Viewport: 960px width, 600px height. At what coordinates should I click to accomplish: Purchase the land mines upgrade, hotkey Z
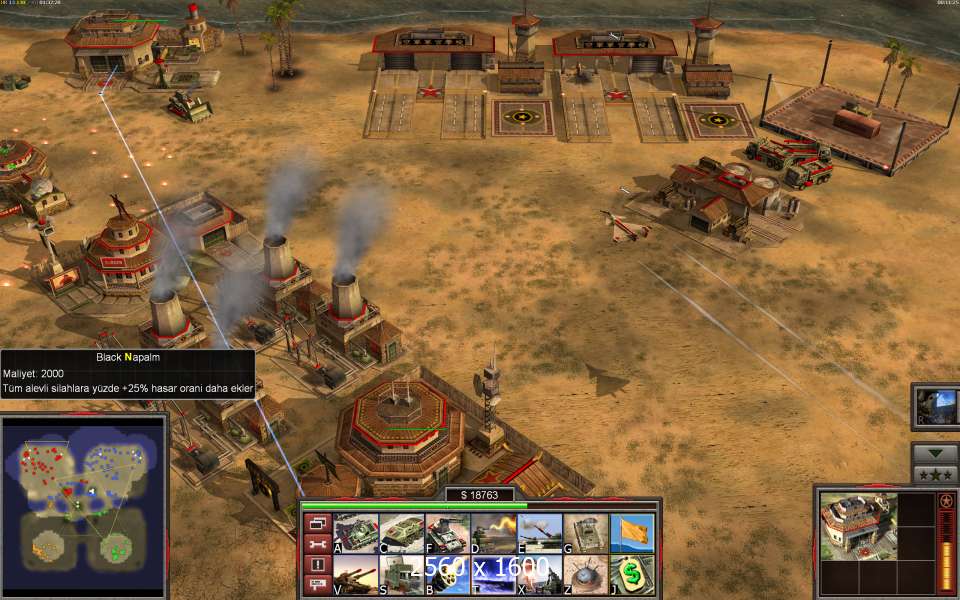click(x=585, y=575)
